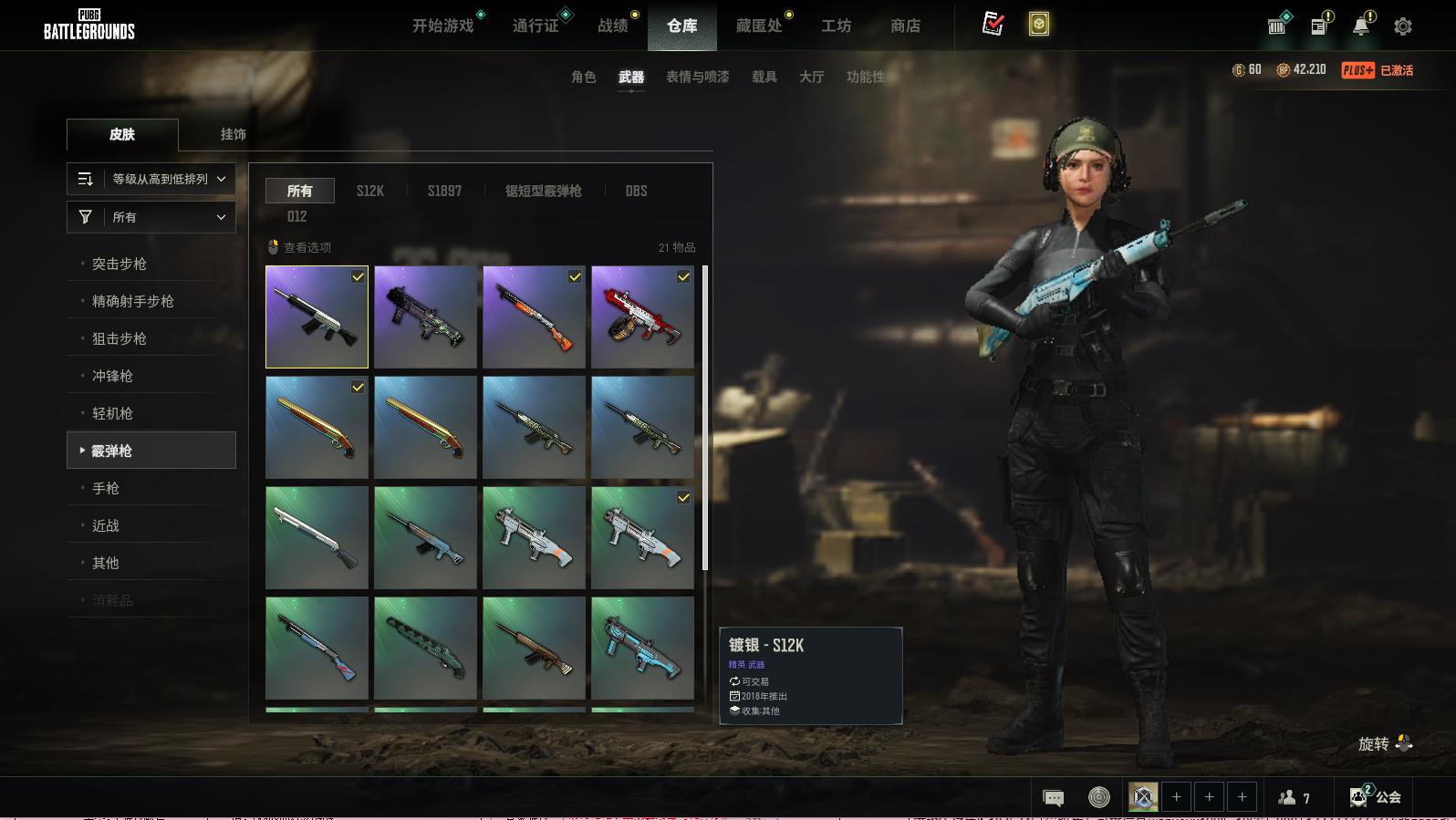
Task: Filter skins by S12K
Action: [x=369, y=191]
